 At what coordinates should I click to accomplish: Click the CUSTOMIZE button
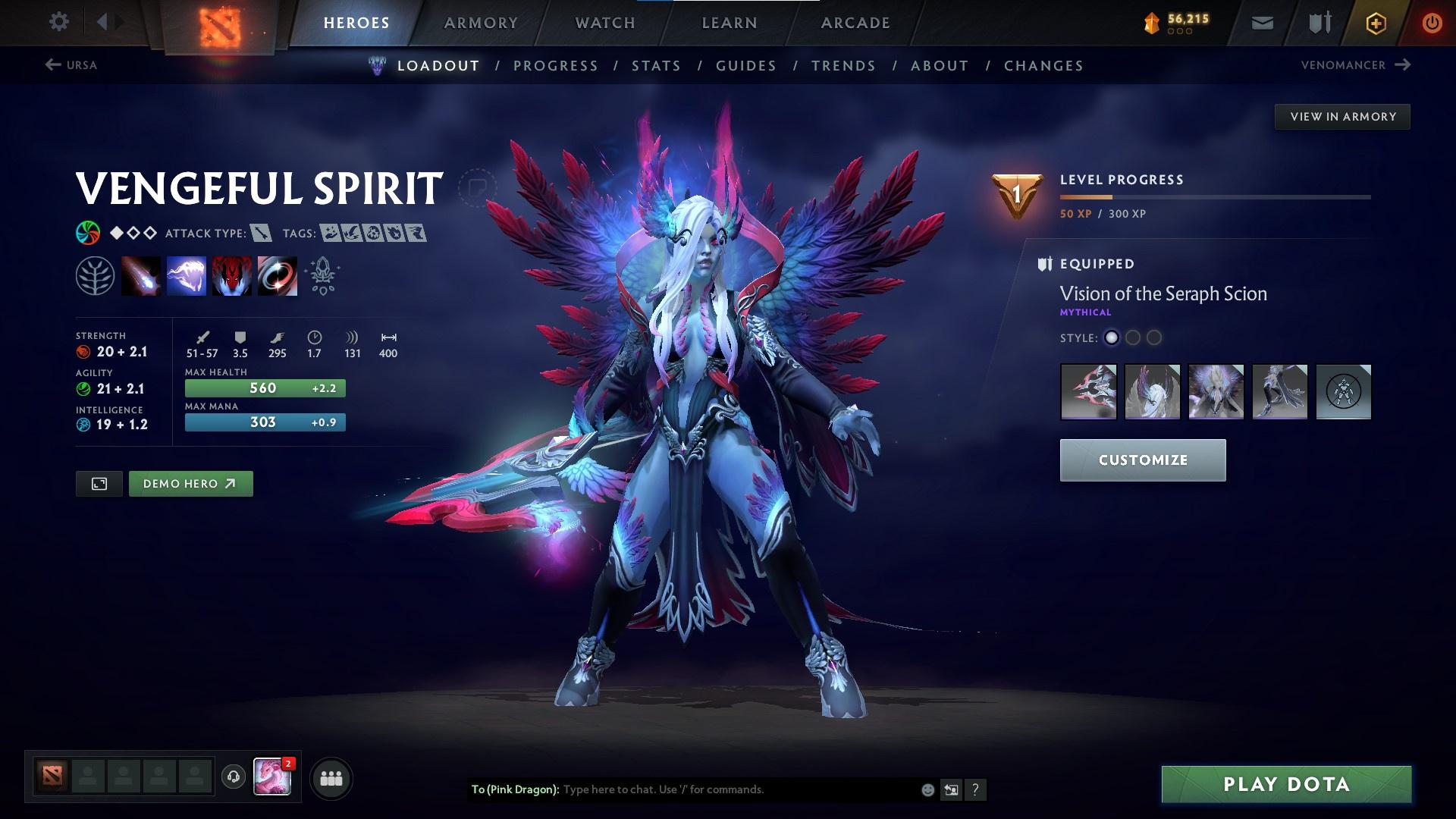(1142, 460)
